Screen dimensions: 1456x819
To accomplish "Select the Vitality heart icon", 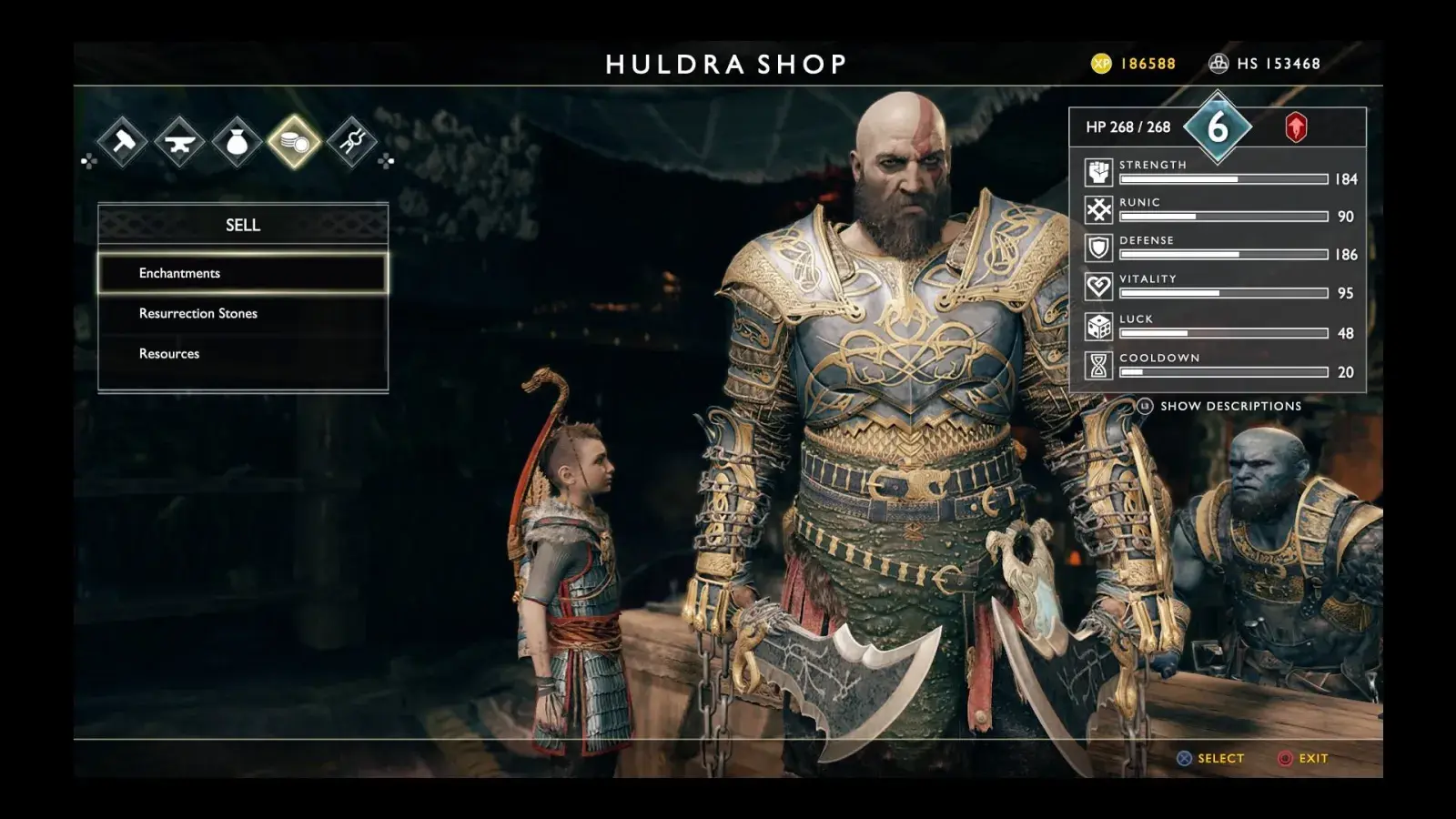I will coord(1098,287).
